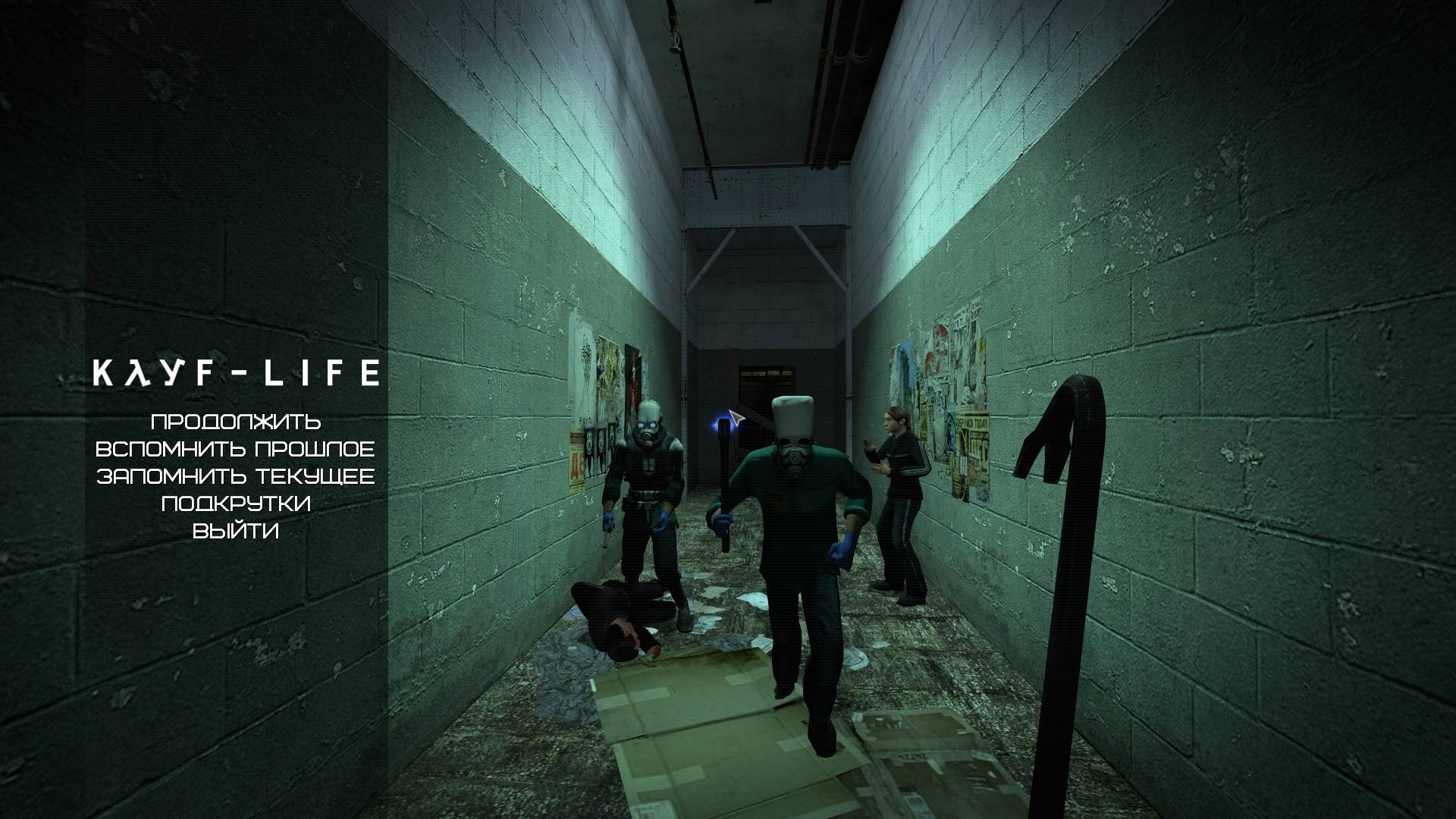Choose ВЫЙТИ to quit the game
The height and width of the screenshot is (819, 1456).
(235, 531)
